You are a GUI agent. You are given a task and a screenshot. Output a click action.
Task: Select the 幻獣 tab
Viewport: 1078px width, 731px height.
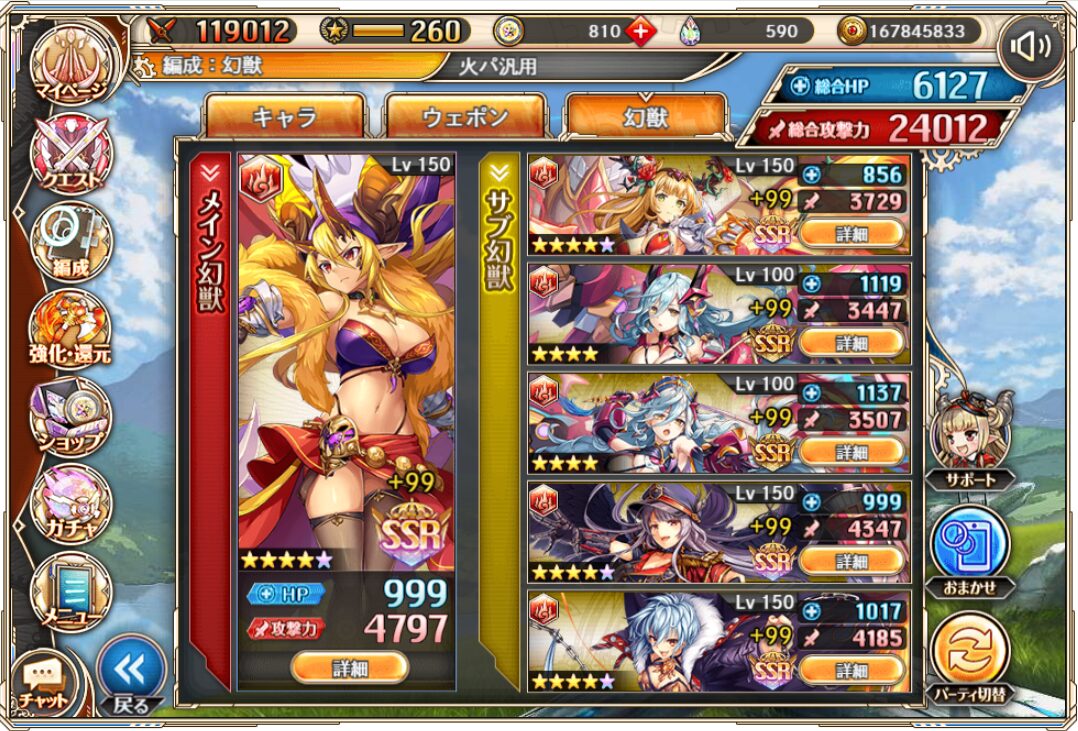(645, 117)
